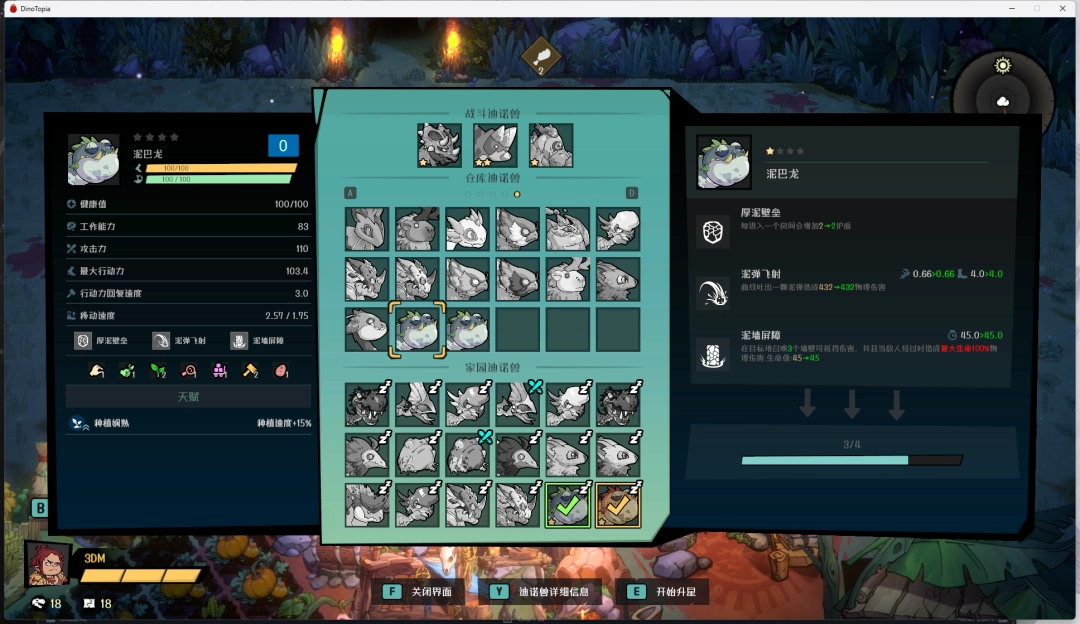Close the DinoTopia window
1080x624 pixels.
[x=1062, y=8]
